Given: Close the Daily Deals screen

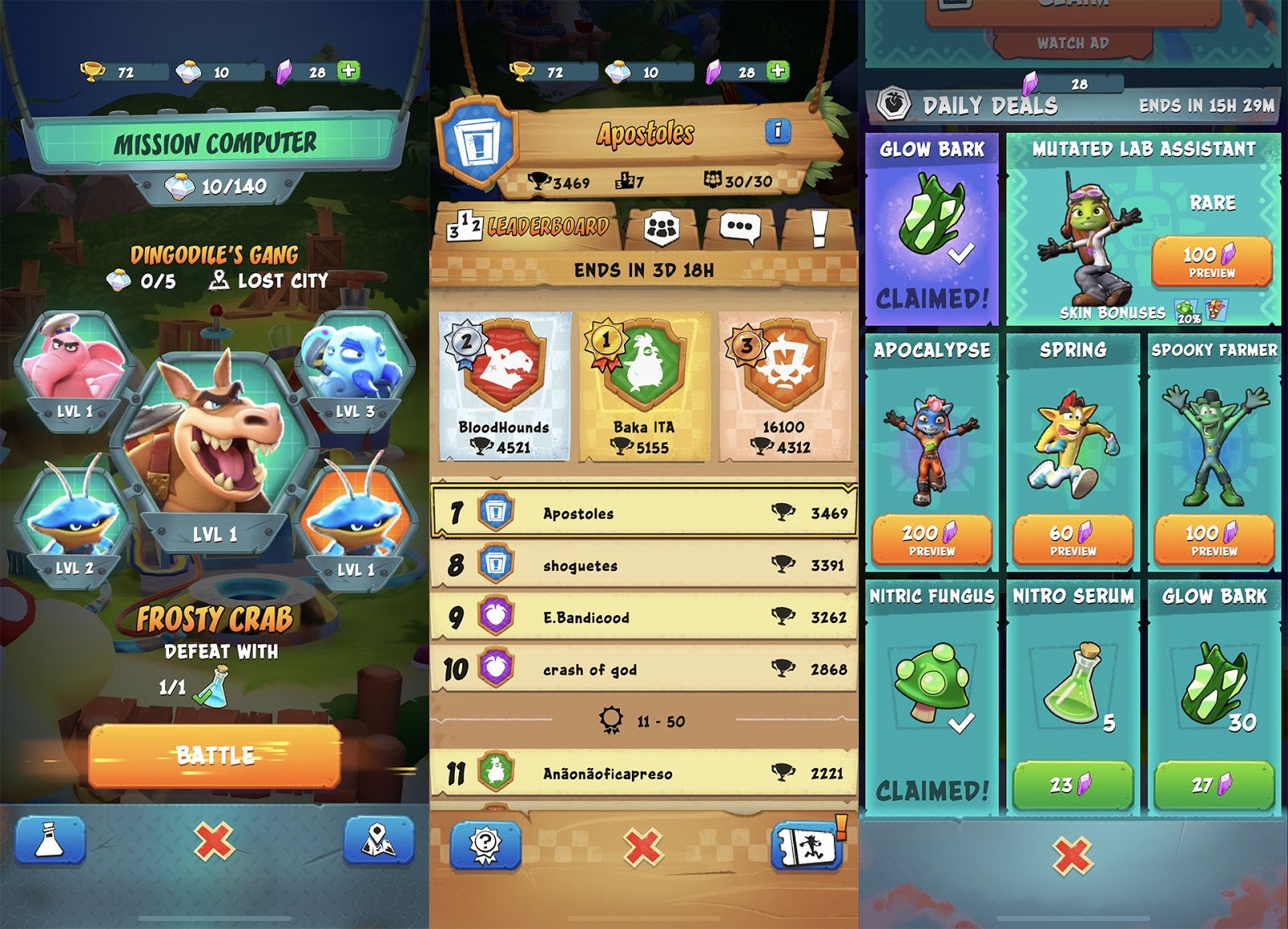Looking at the screenshot, I should (1072, 855).
